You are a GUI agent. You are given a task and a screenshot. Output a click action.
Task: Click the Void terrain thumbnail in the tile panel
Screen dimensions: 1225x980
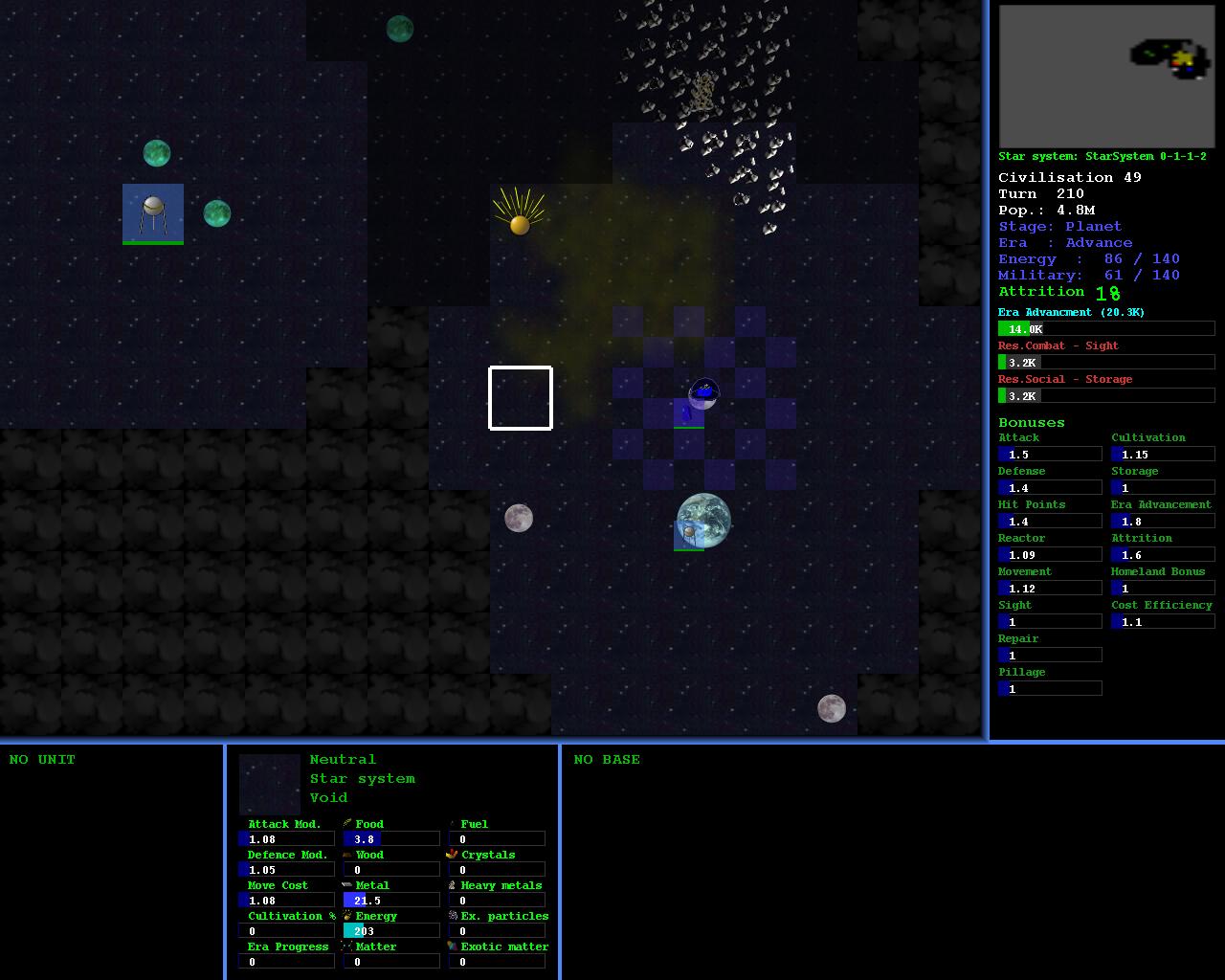[270, 785]
